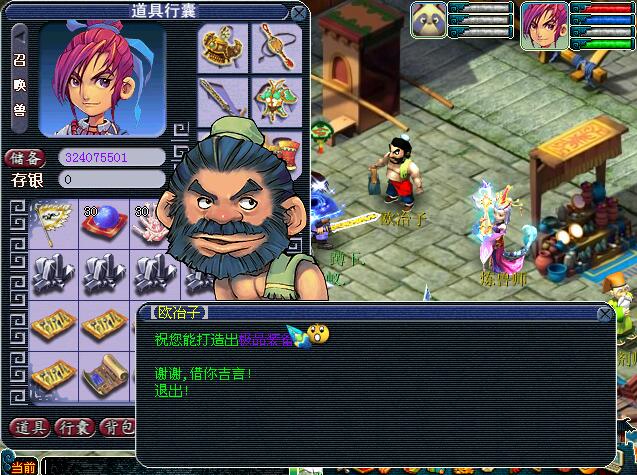637x475 pixels.
Task: Click the 储备 reserve money button
Action: tap(28, 158)
